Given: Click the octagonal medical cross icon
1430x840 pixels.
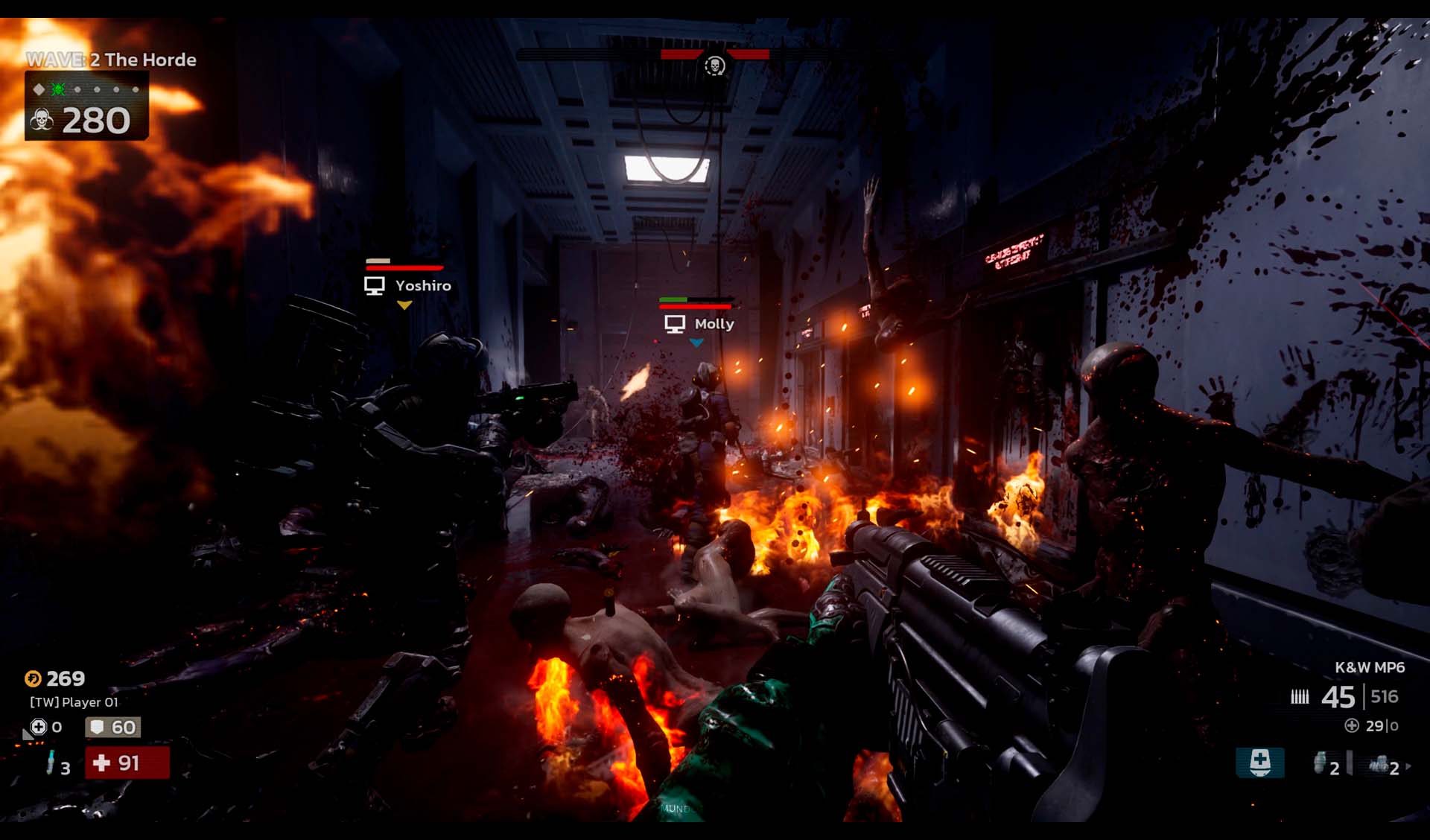Looking at the screenshot, I should pyautogui.click(x=39, y=727).
